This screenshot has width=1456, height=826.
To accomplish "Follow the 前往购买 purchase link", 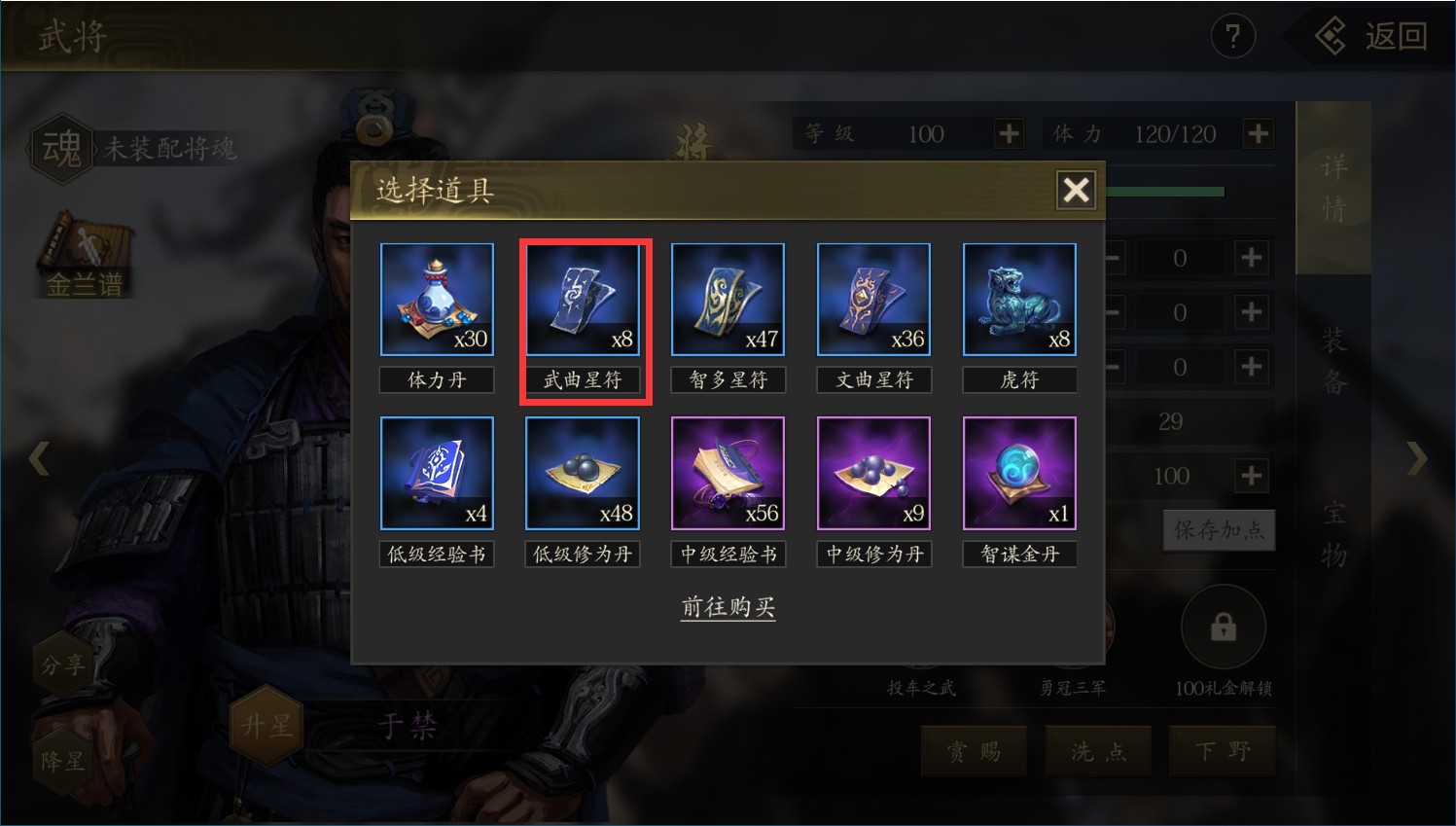I will click(728, 607).
